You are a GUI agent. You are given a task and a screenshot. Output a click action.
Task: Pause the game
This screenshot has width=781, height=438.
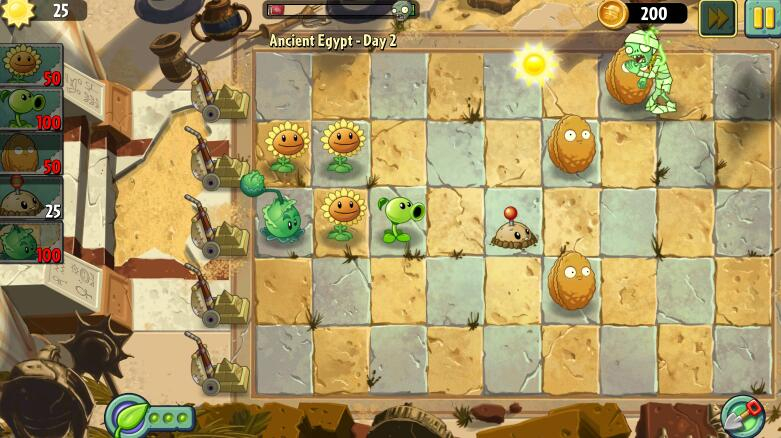[x=762, y=17]
